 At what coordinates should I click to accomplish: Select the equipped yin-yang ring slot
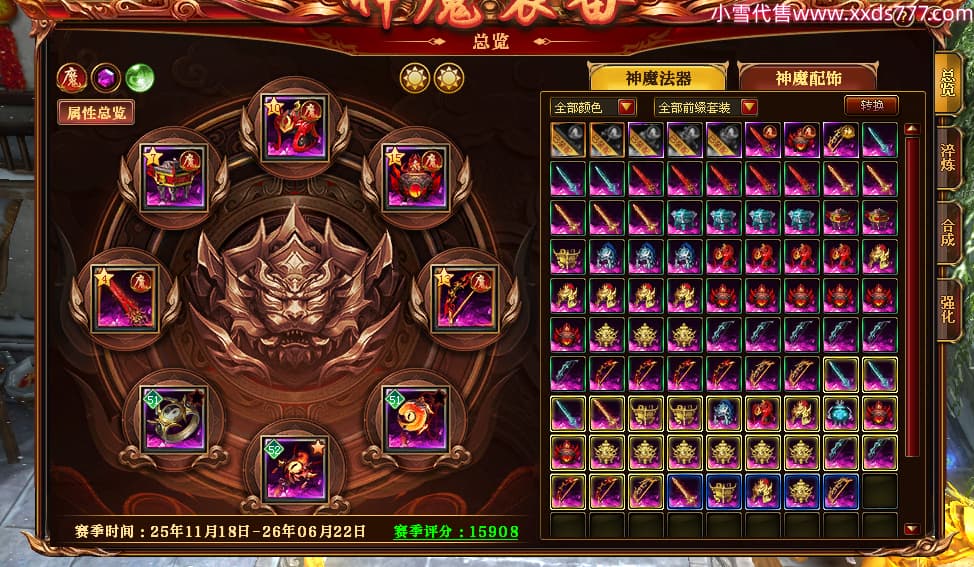point(175,419)
